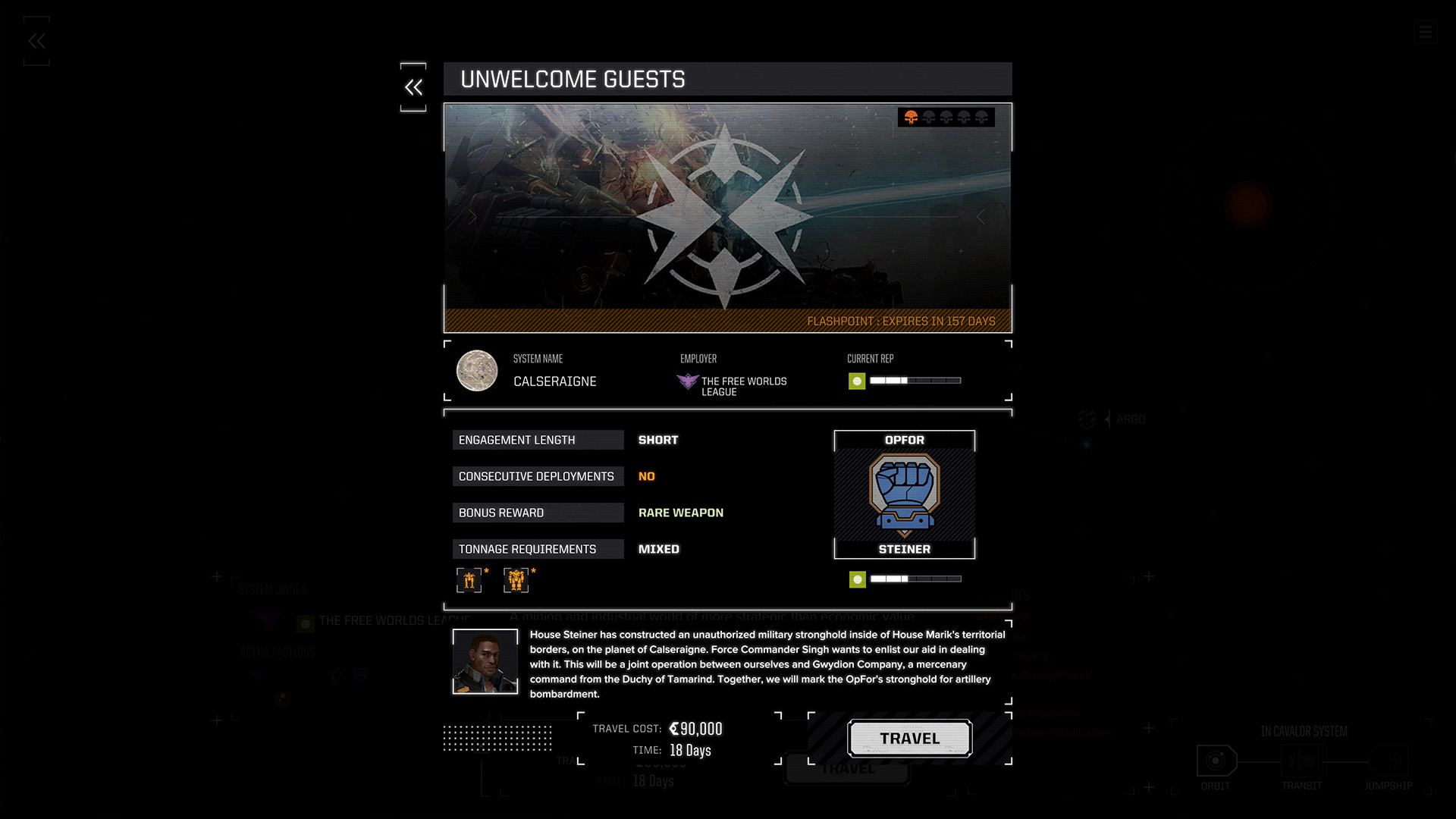
Task: Collapse the panel with the double-chevron icon
Action: click(x=414, y=87)
